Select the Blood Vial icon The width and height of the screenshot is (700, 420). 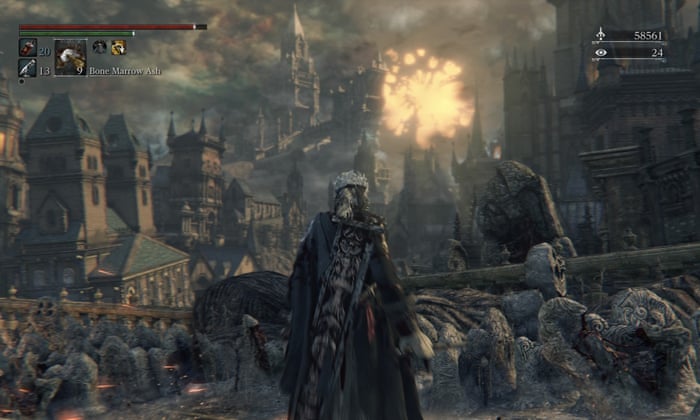27,48
